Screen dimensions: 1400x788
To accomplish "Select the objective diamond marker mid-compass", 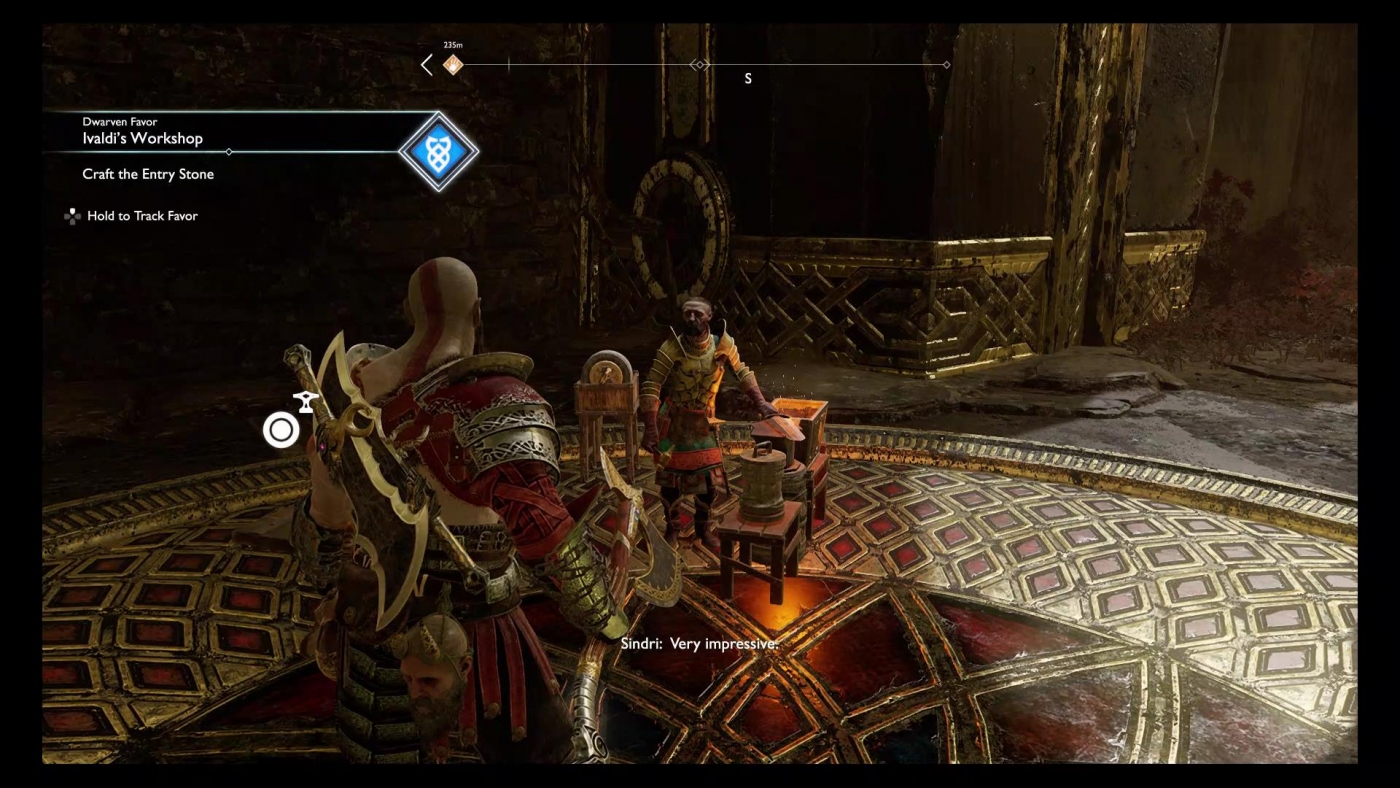I will (698, 62).
